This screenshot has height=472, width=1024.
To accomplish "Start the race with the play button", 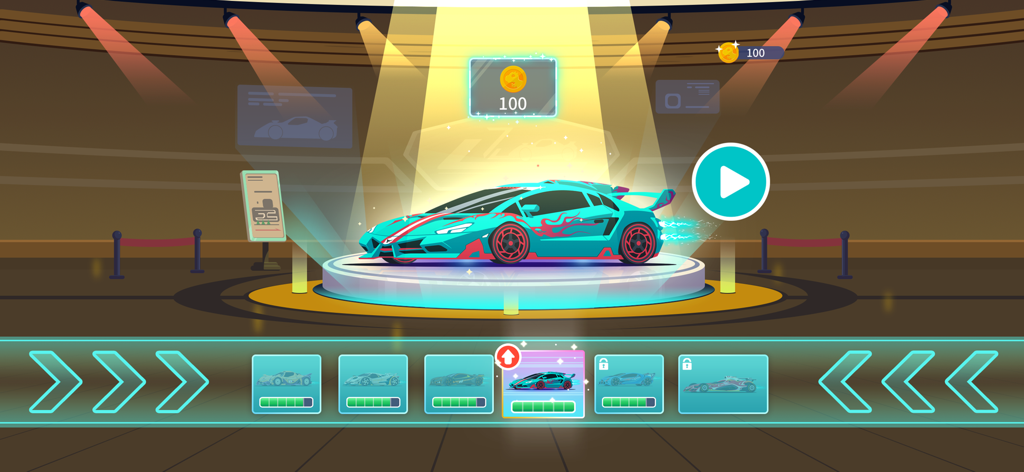I will [731, 182].
